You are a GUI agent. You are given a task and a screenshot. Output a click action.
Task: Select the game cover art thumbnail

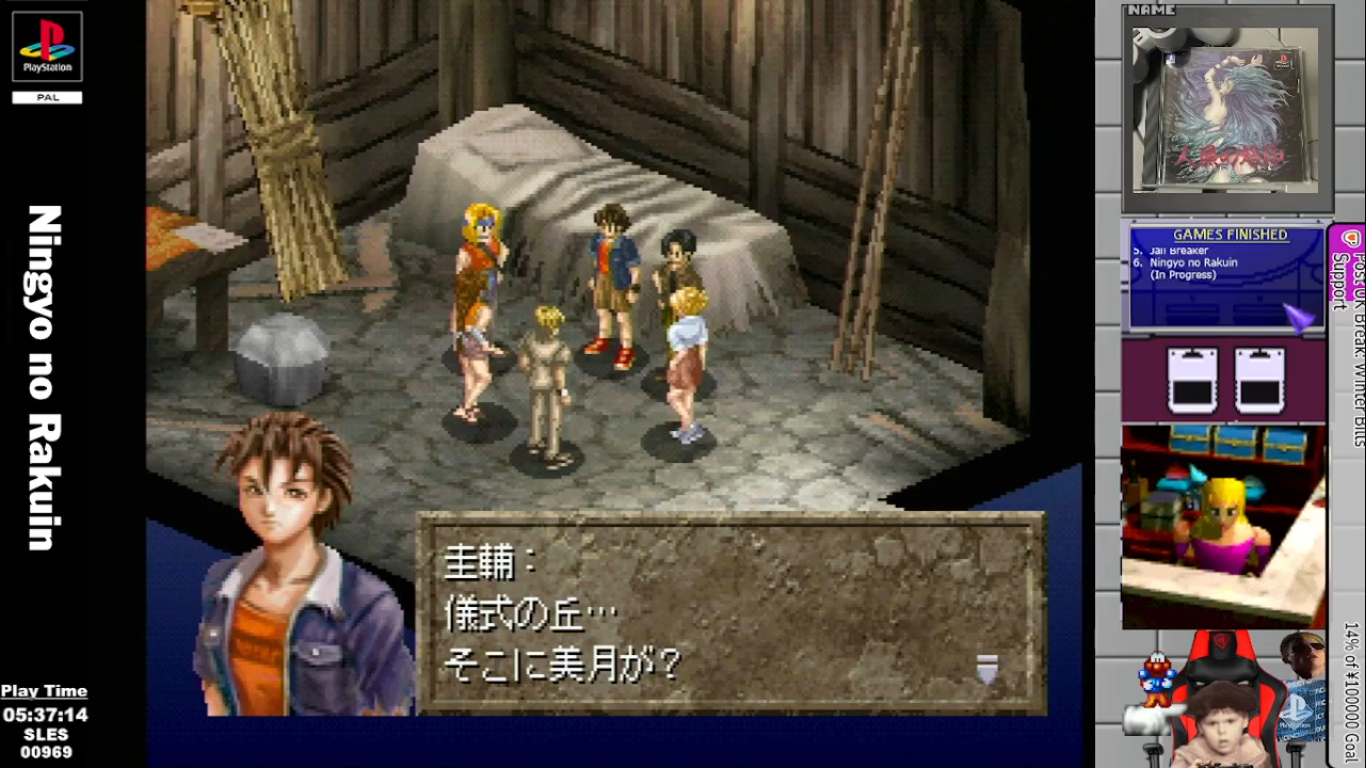pyautogui.click(x=1225, y=108)
